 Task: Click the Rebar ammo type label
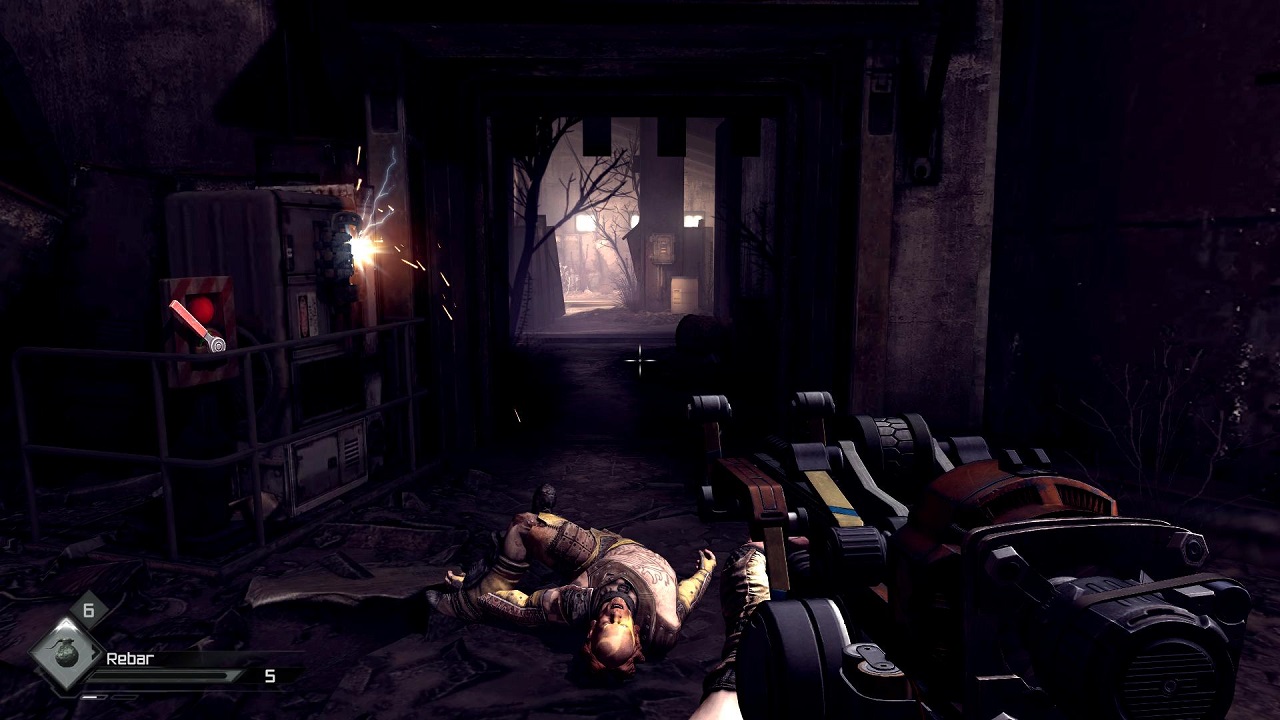click(x=129, y=659)
